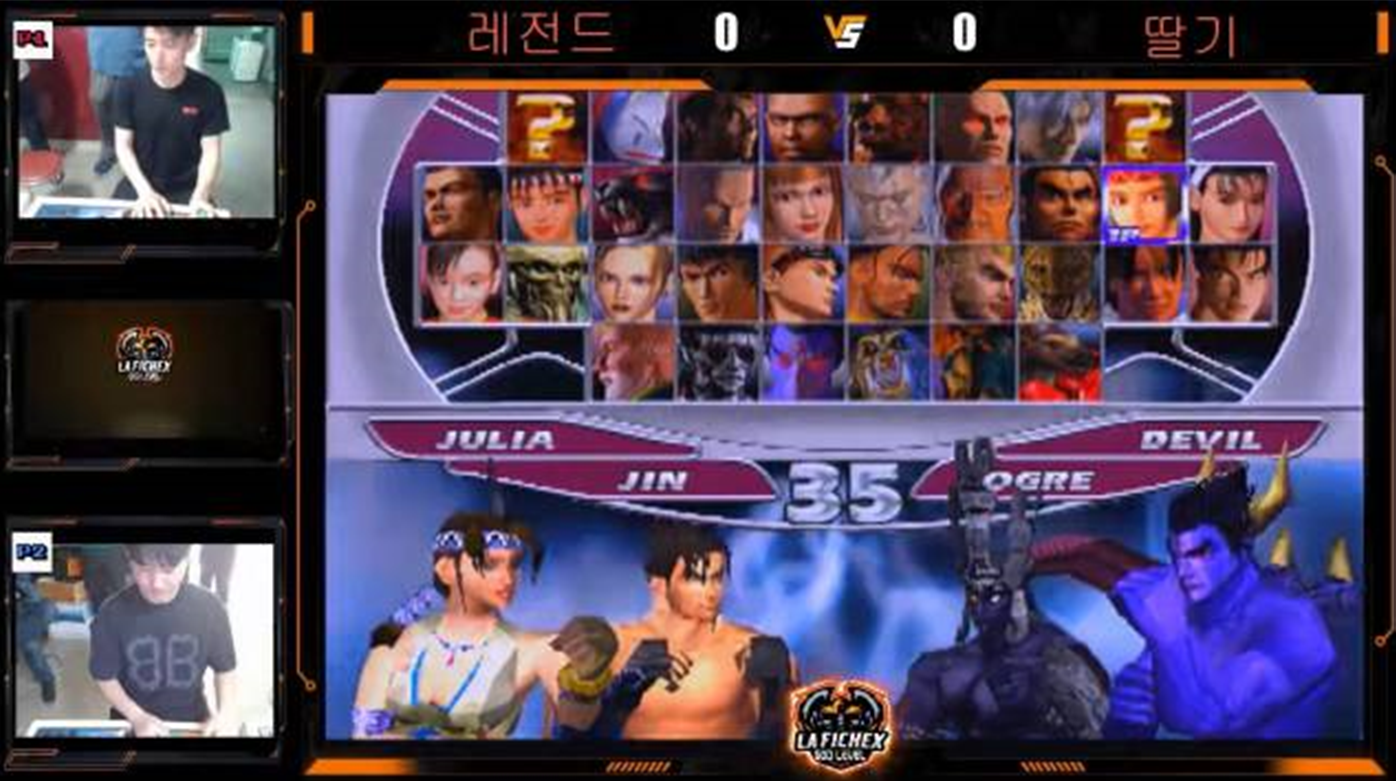Choose auburn-haired Anna's portrait

[x=802, y=204]
